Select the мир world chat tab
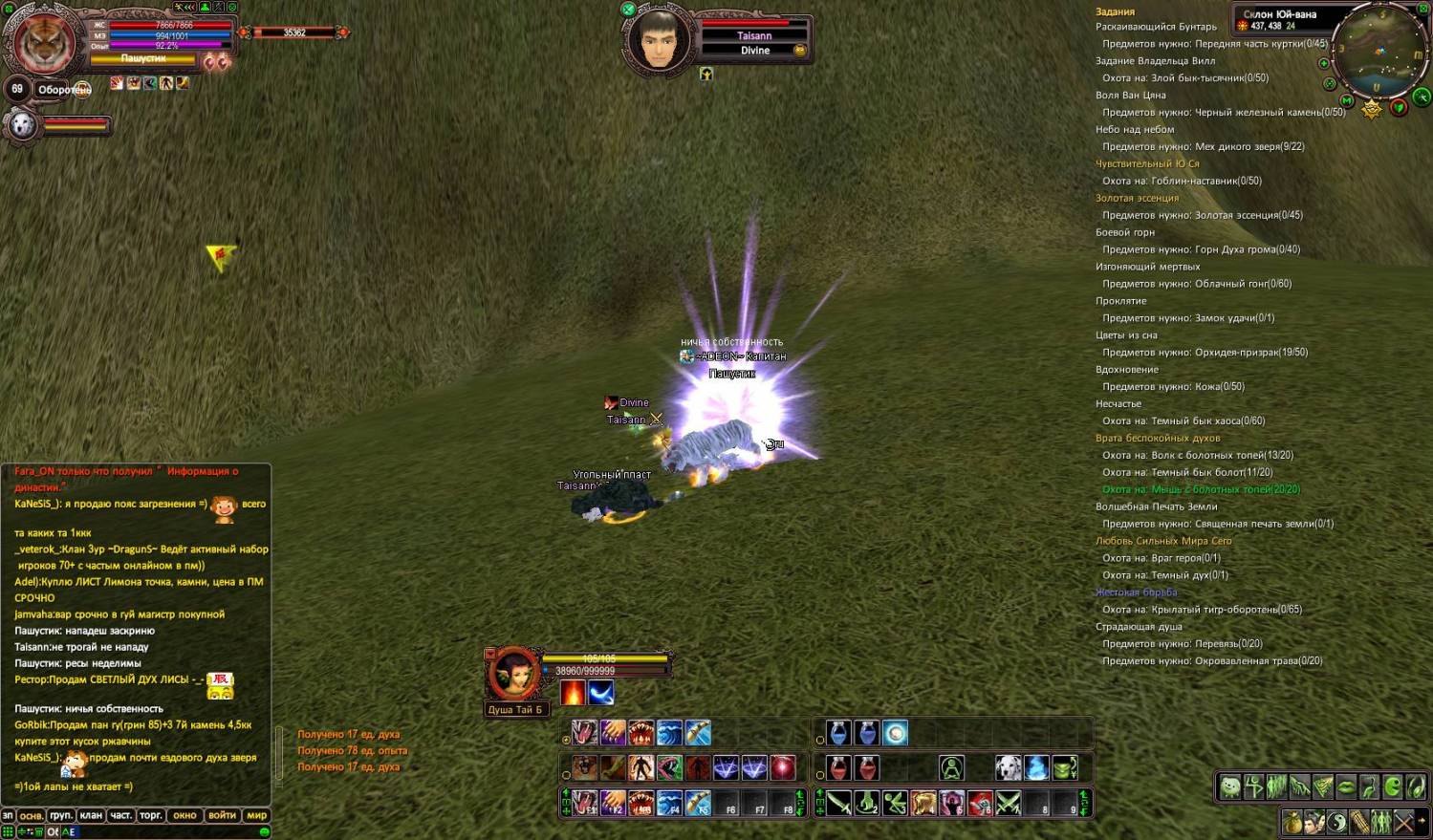Viewport: 1433px width, 840px height. point(256,815)
